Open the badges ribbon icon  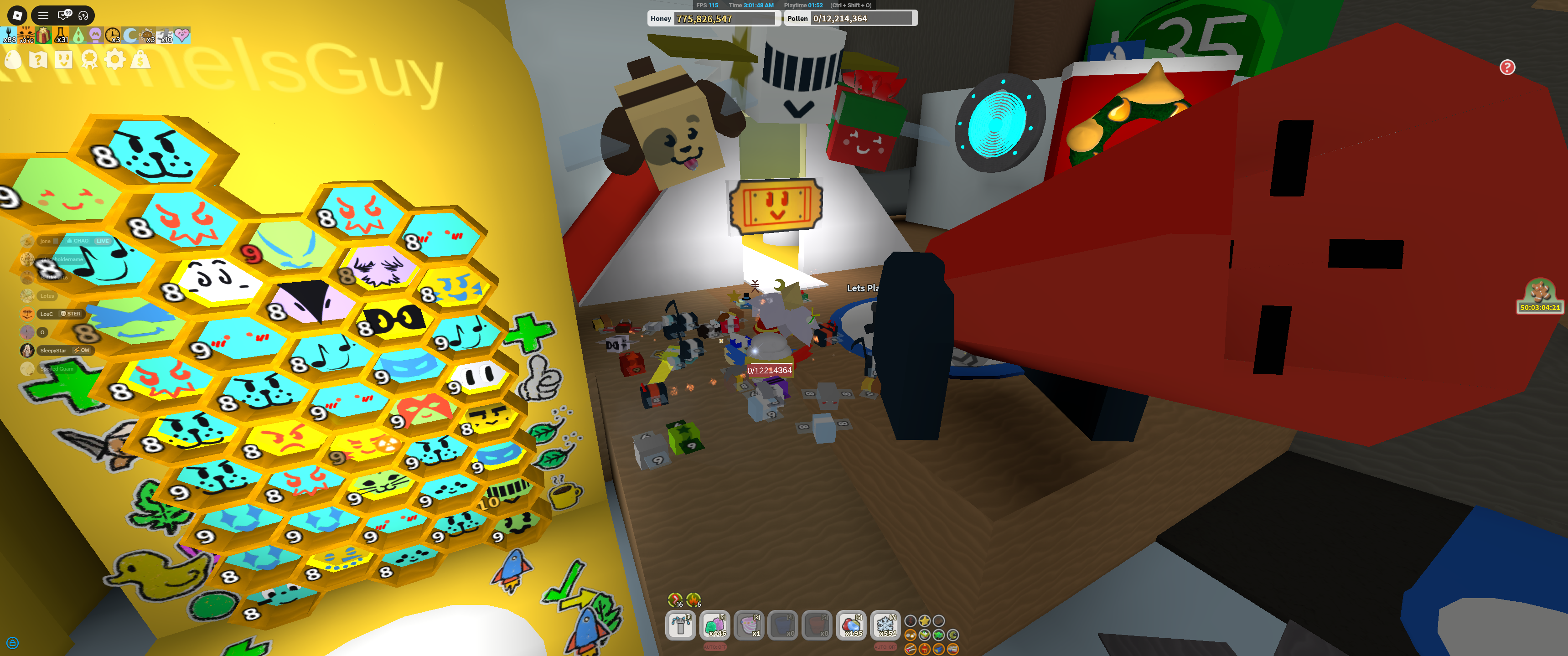click(90, 60)
